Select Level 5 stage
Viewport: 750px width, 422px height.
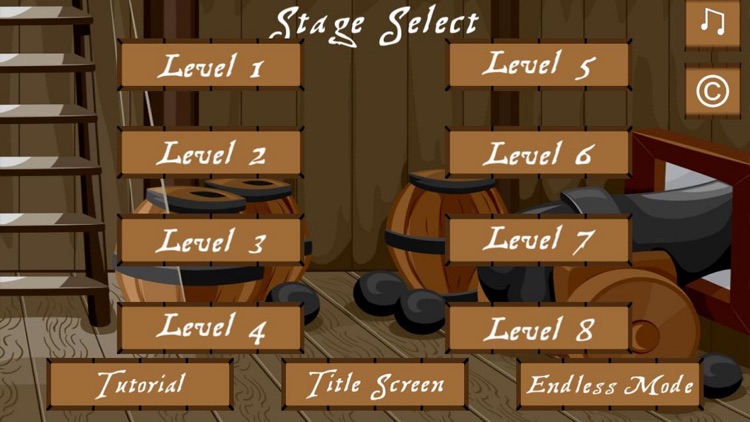click(538, 65)
